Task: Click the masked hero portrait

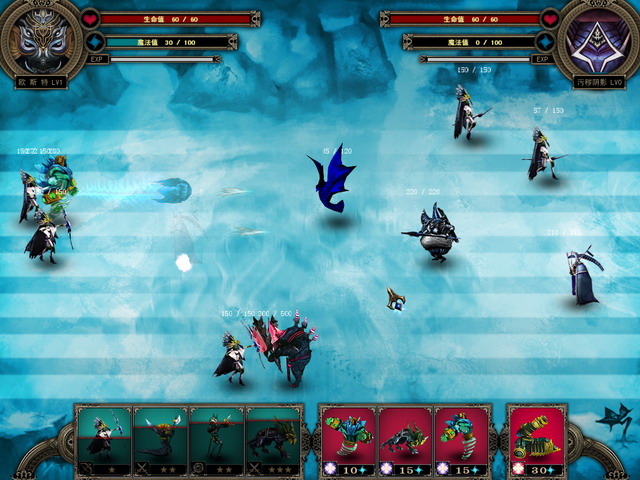Action: [x=40, y=38]
